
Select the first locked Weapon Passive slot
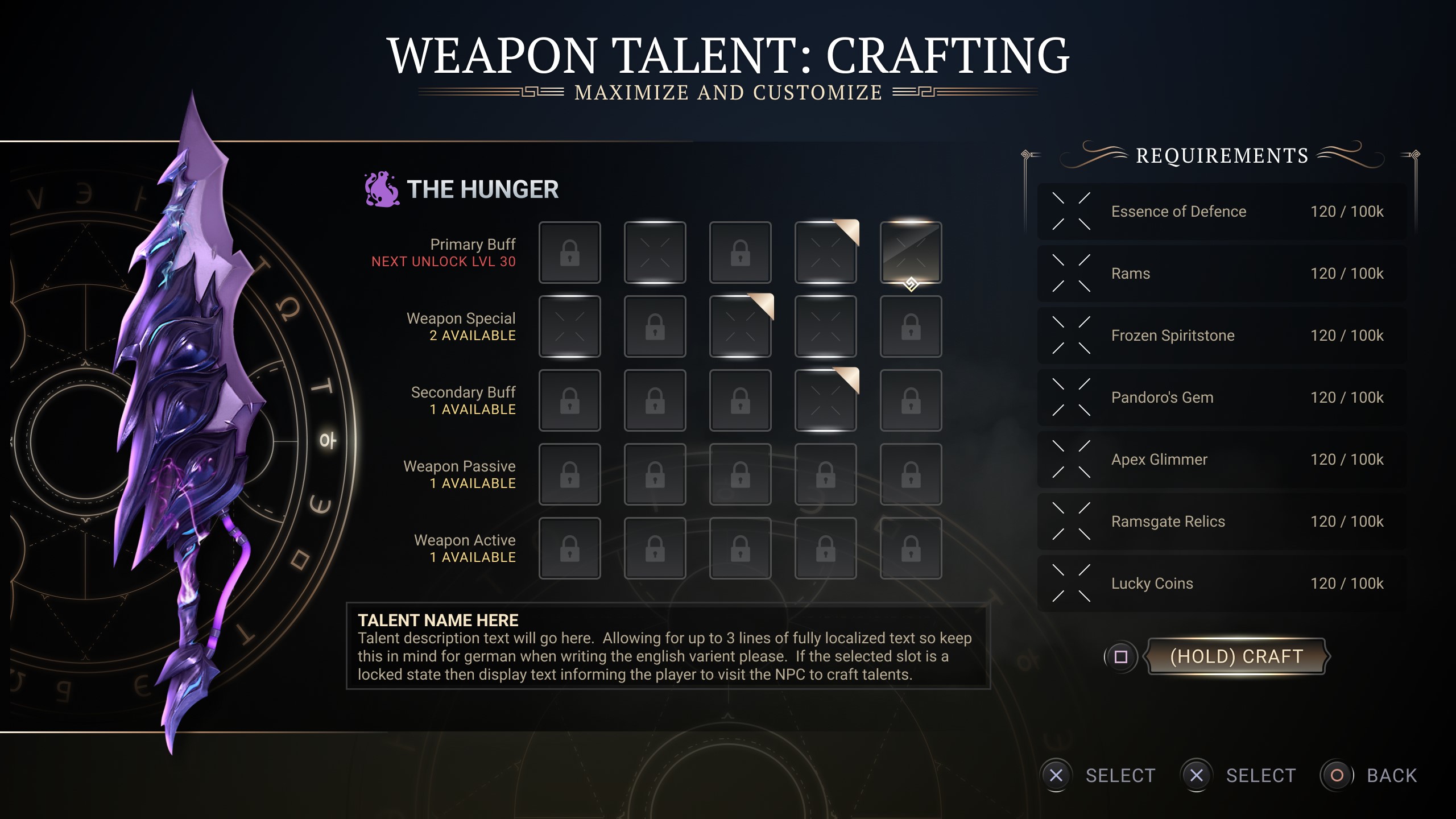point(569,474)
